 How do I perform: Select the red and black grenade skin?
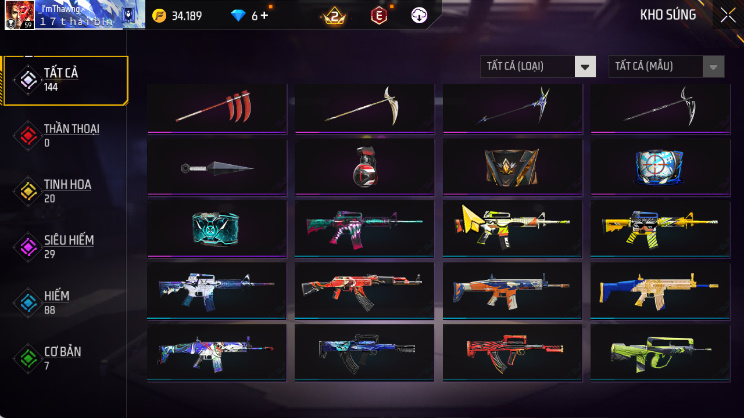click(x=365, y=168)
